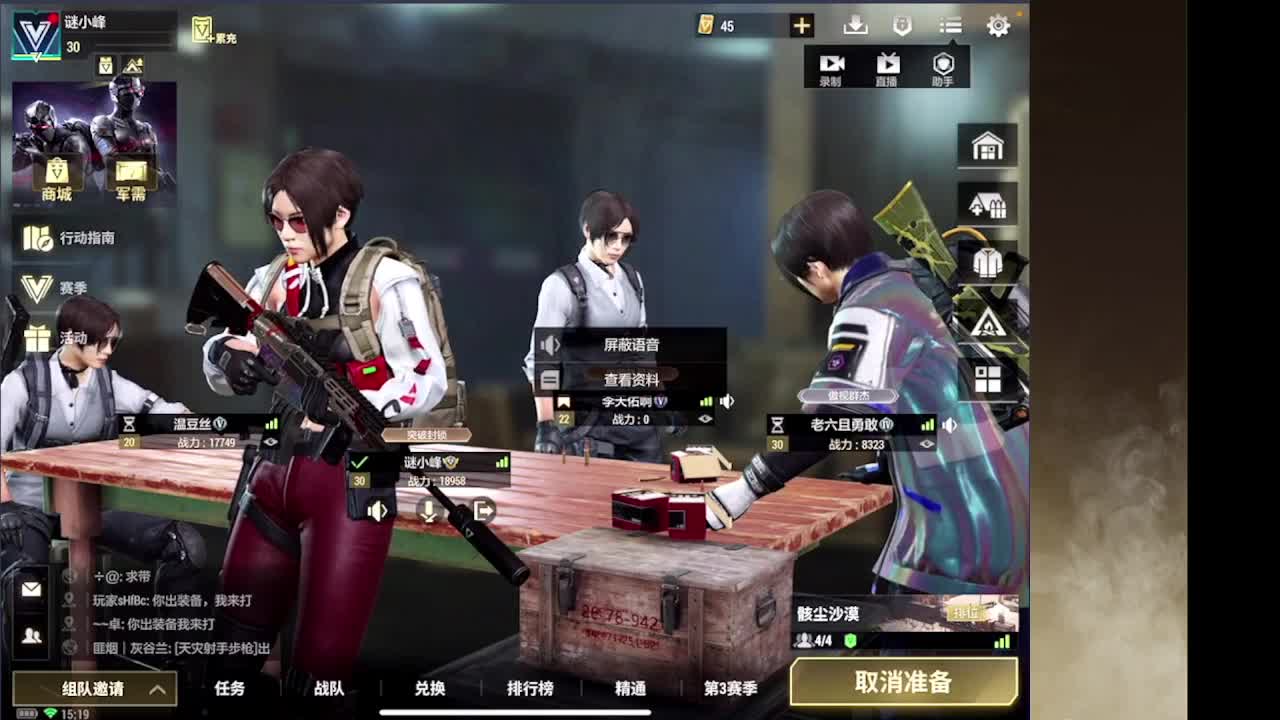Viewport: 1280px width, 720px height.
Task: Switch to the 任务 tab at the bottom
Action: coord(230,689)
